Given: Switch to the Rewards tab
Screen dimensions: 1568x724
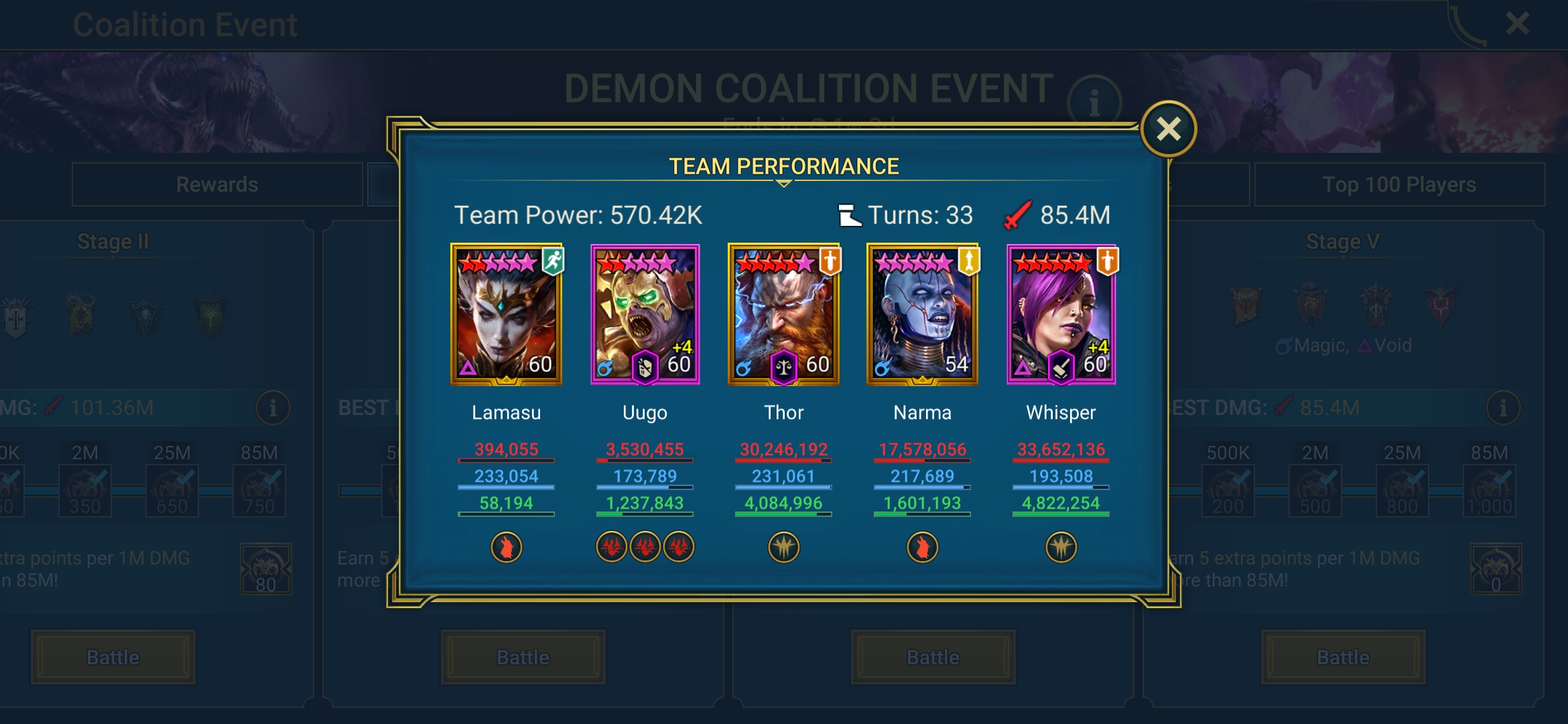Looking at the screenshot, I should pos(216,184).
